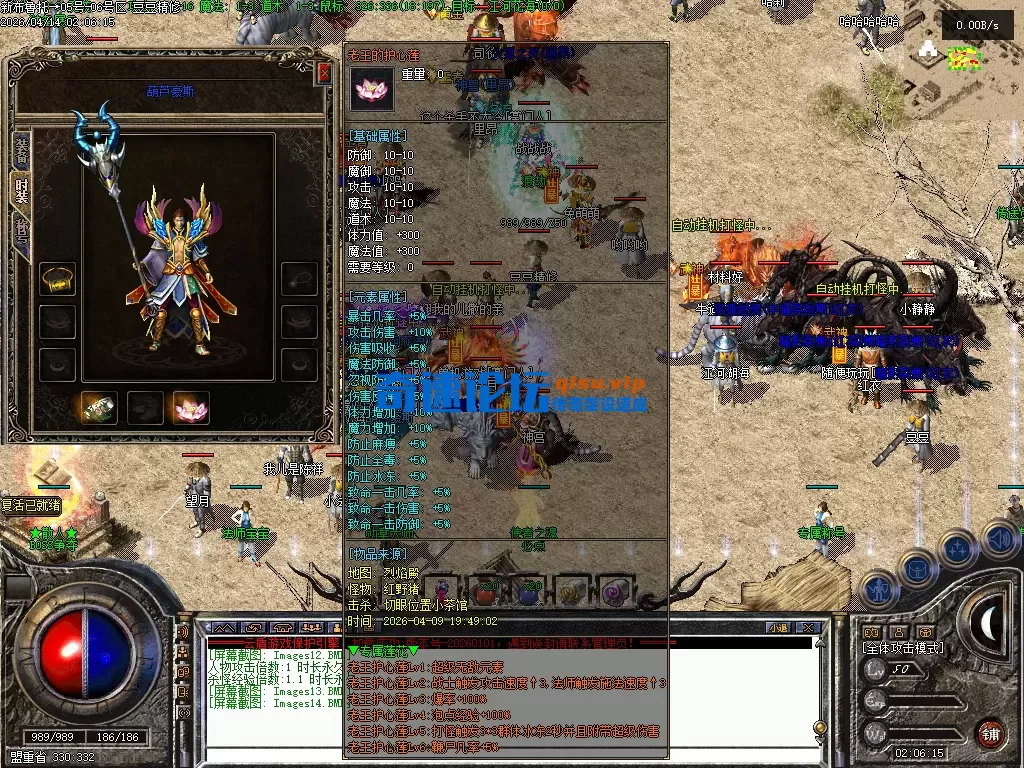
Task: Use the purple scroll quick bar item
Action: 615,592
